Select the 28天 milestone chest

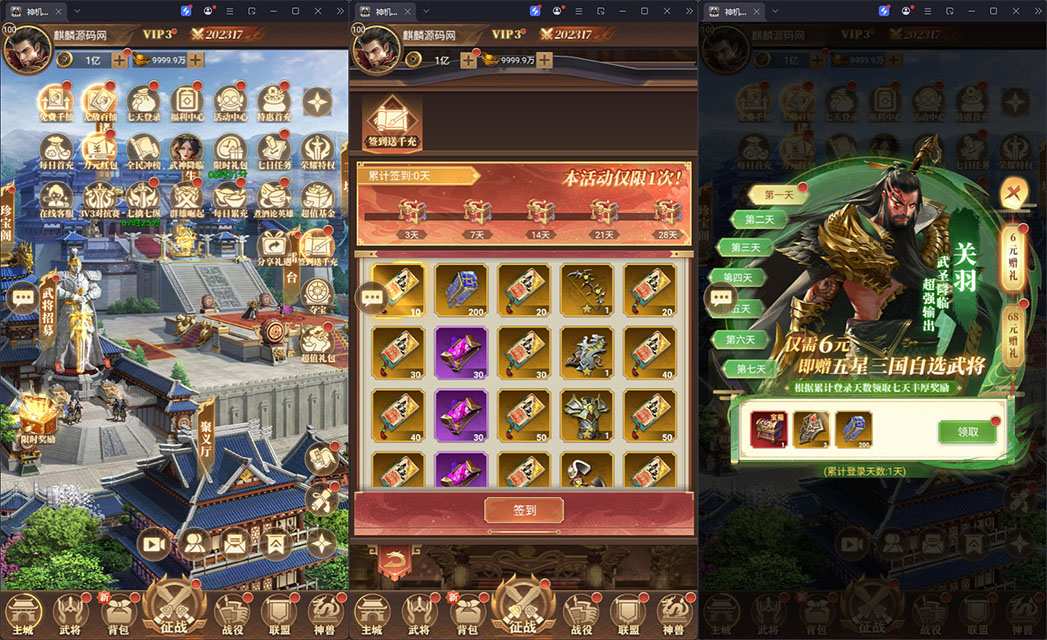667,216
